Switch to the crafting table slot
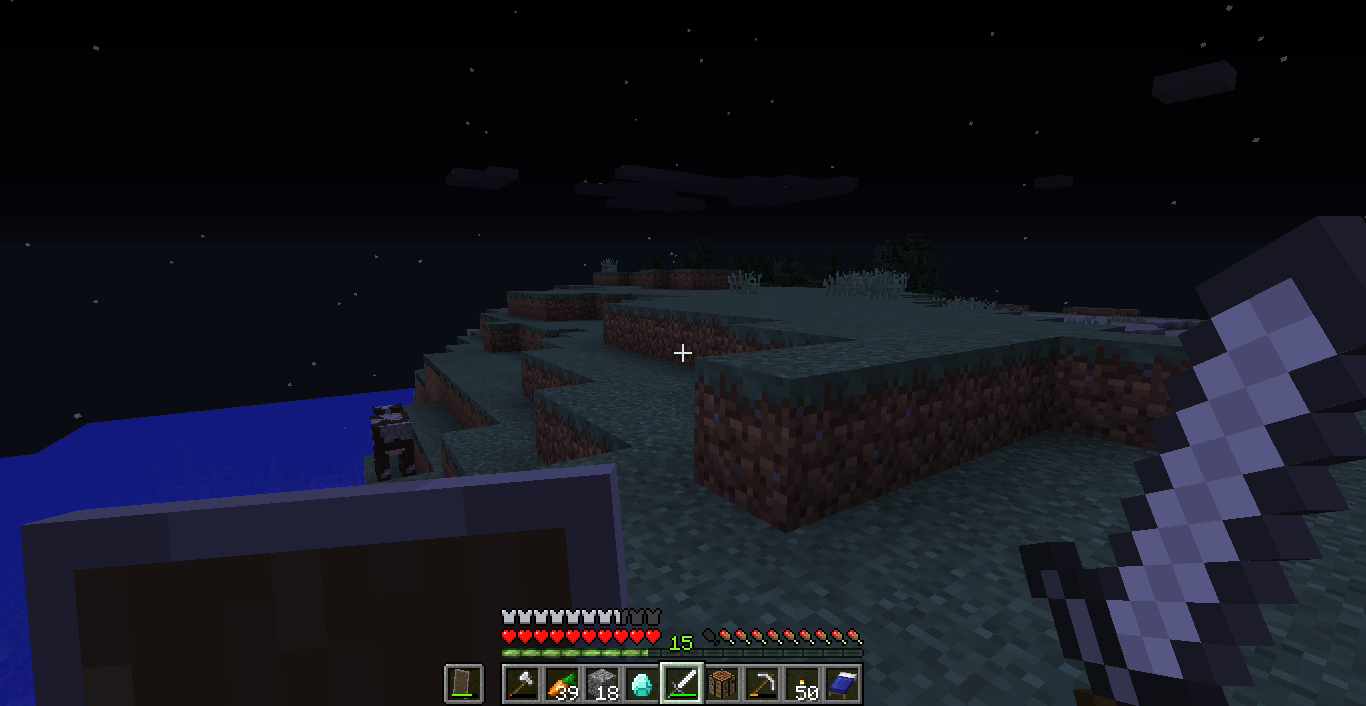This screenshot has width=1366, height=706. 722,684
